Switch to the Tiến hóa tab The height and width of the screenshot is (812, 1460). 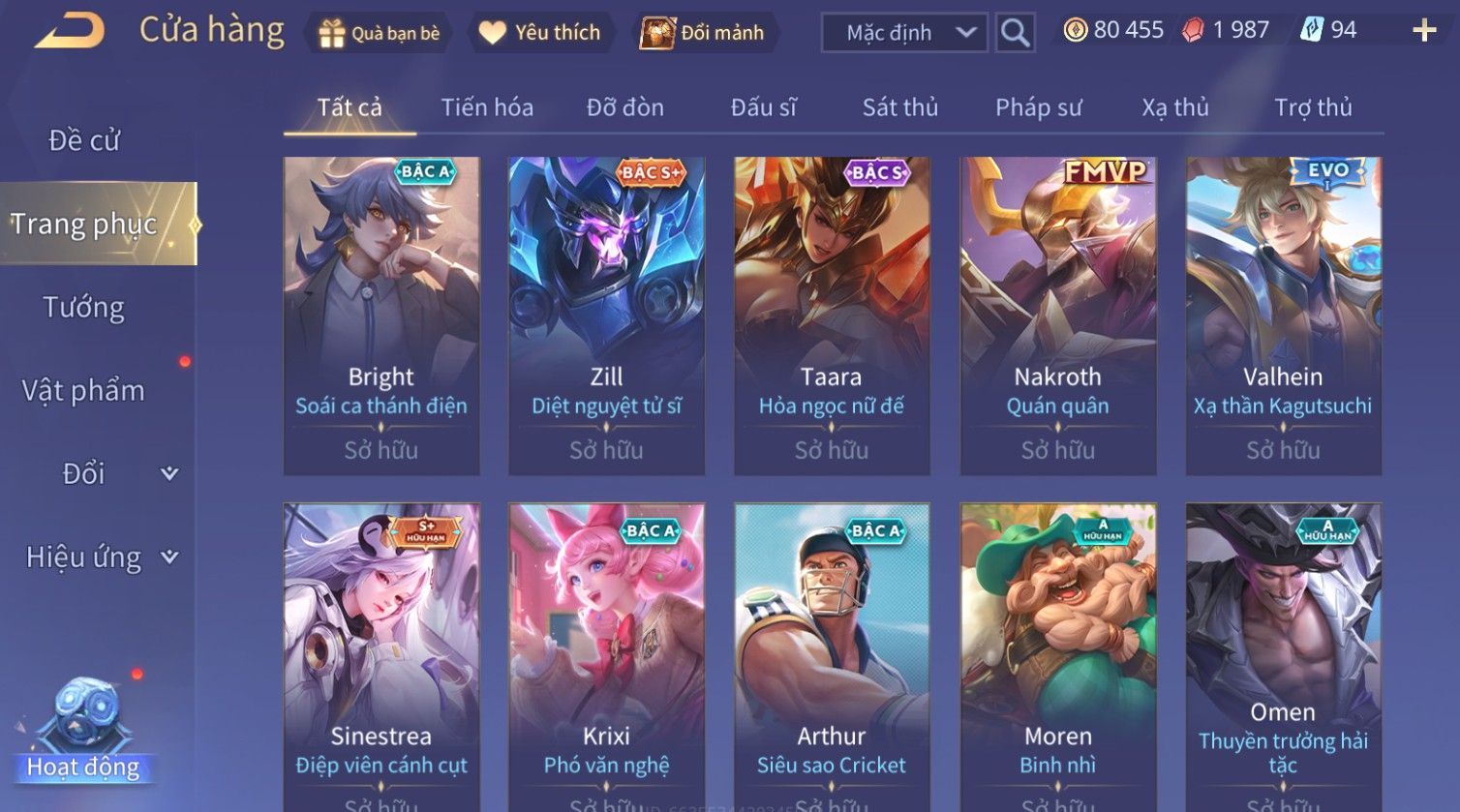(487, 107)
